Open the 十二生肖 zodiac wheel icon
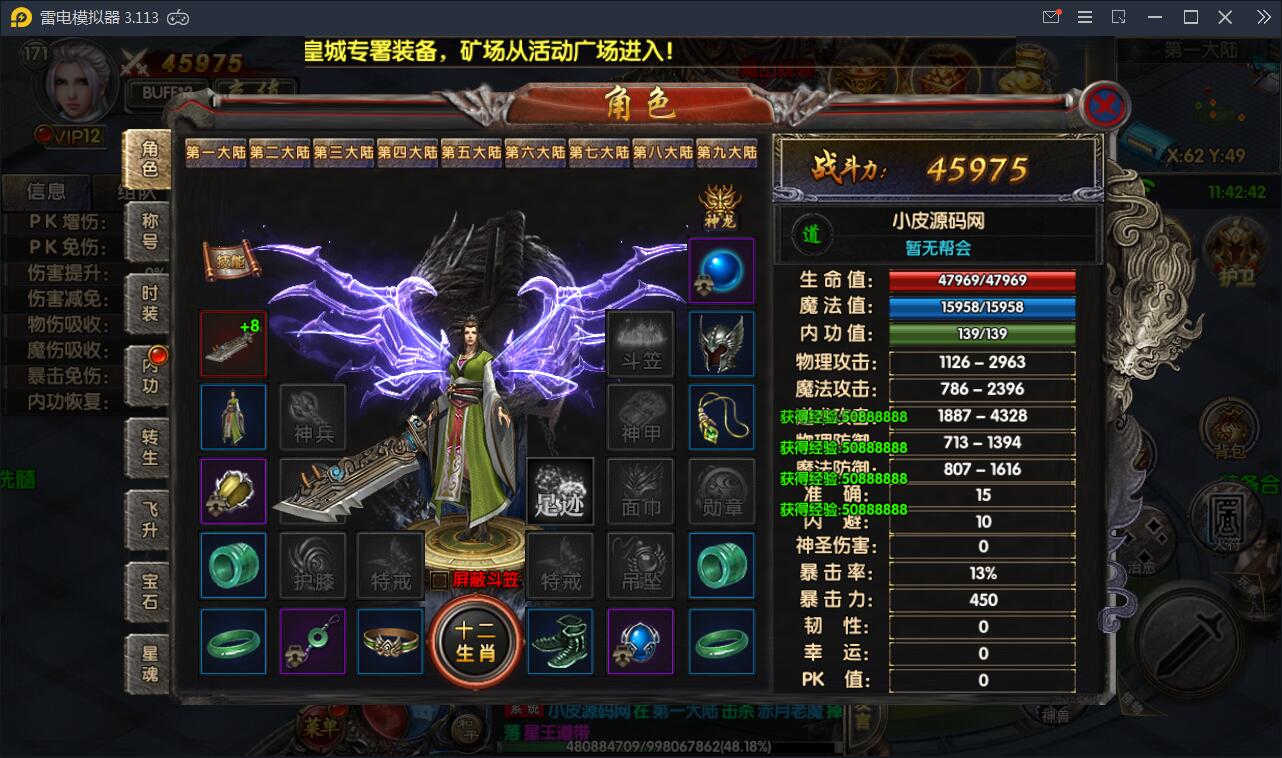The width and height of the screenshot is (1282, 758). coord(475,642)
